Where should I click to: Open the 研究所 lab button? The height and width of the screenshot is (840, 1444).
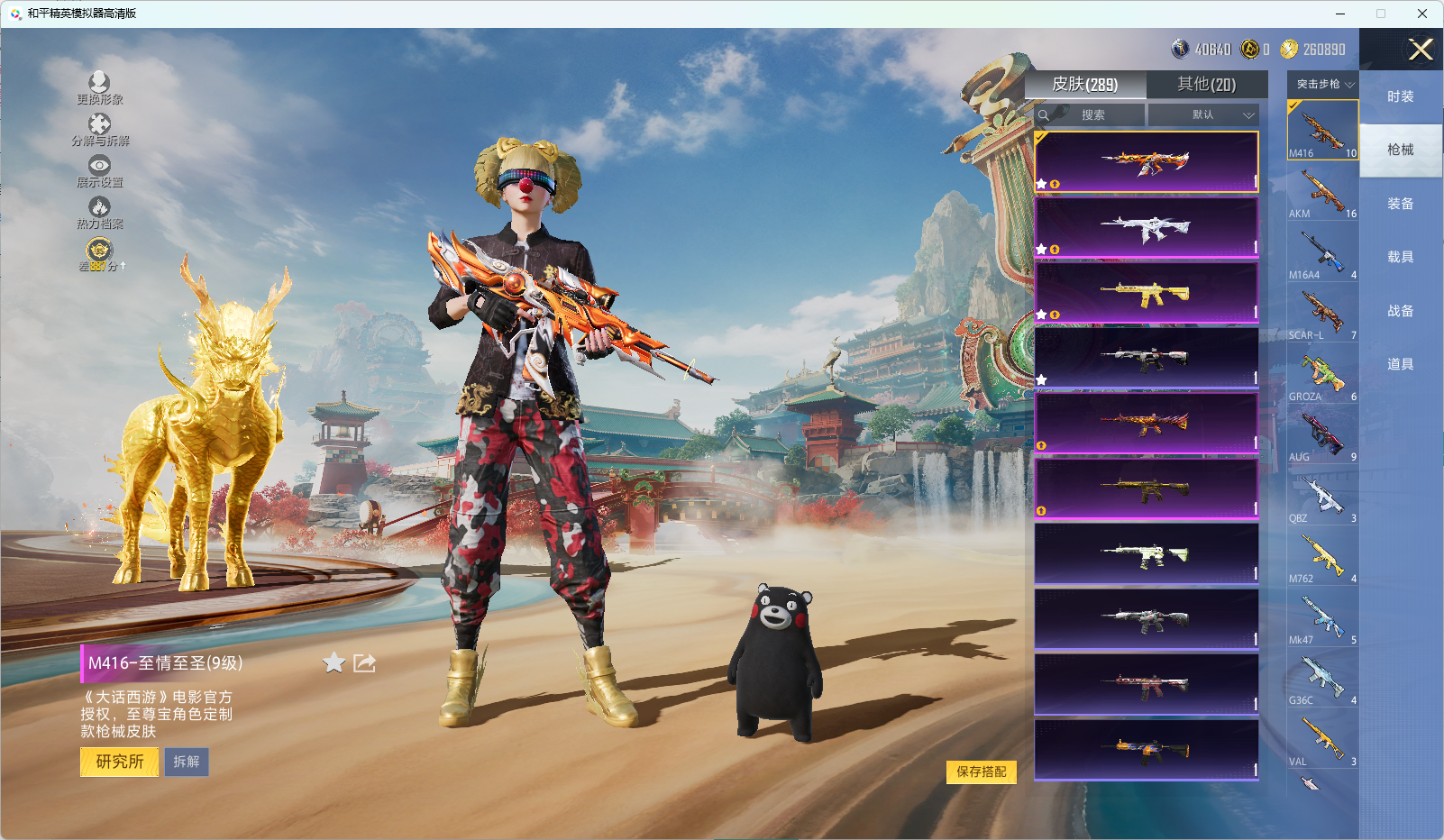click(120, 762)
